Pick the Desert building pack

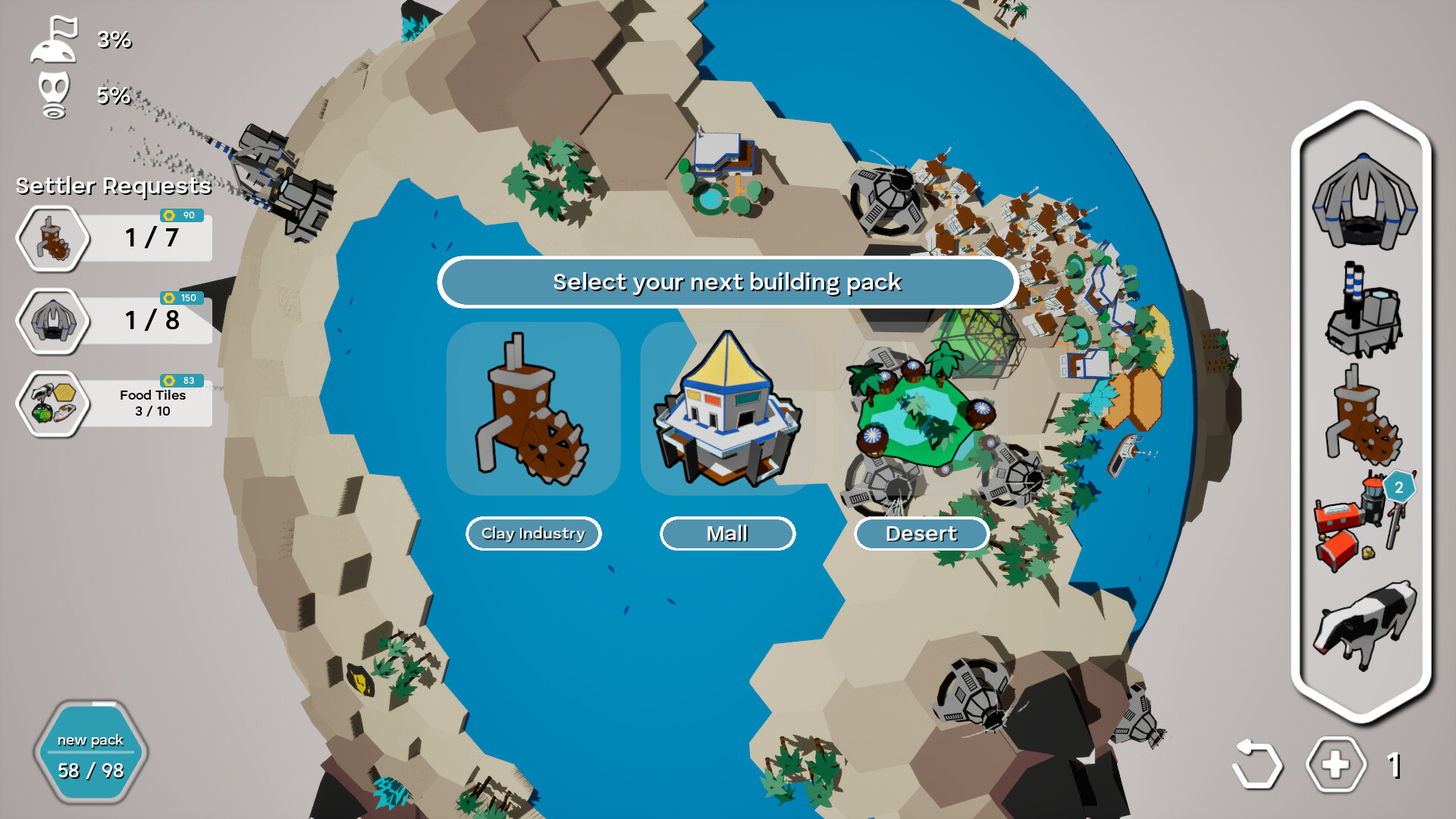(921, 533)
